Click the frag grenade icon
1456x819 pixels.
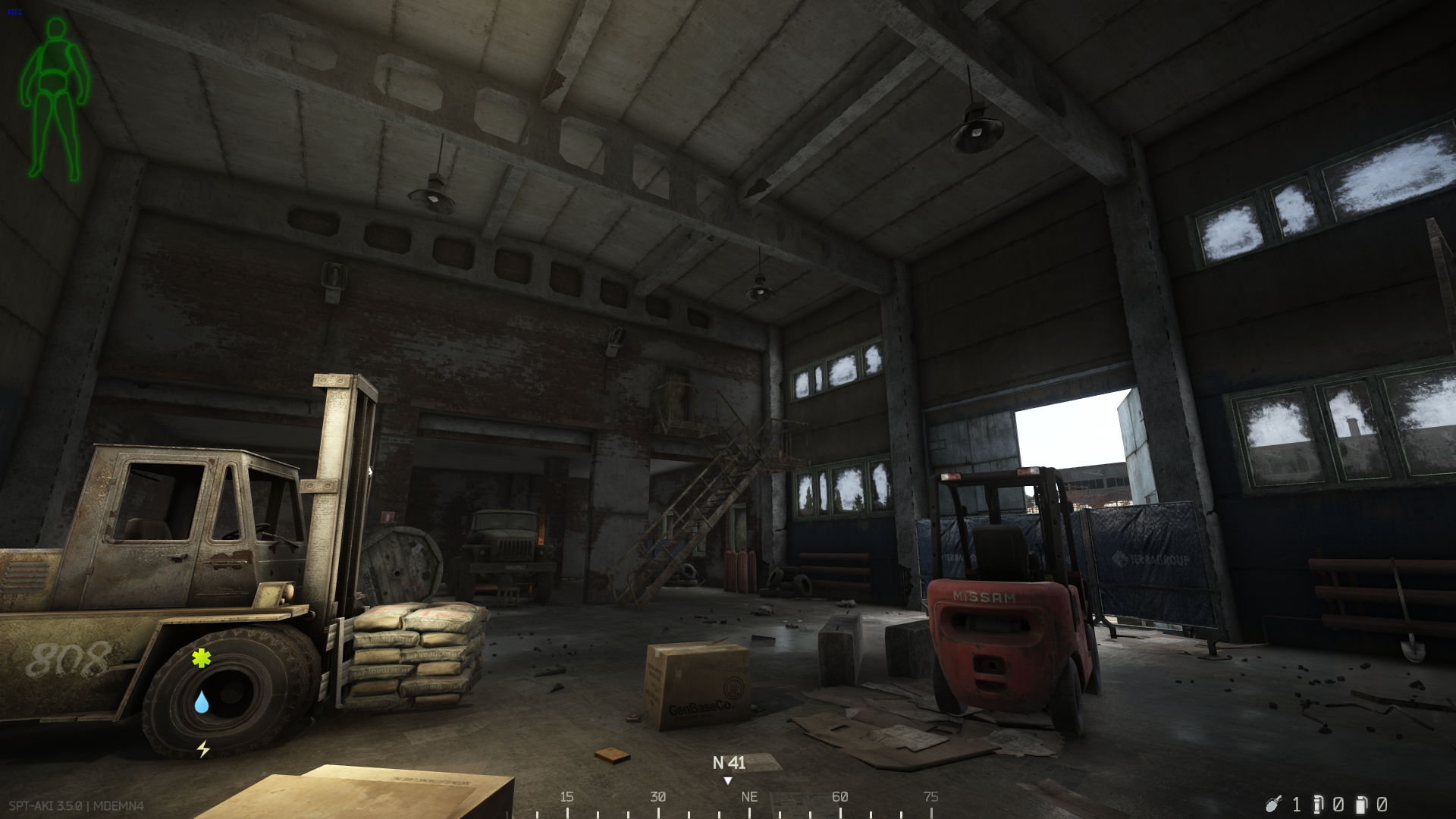1273,804
